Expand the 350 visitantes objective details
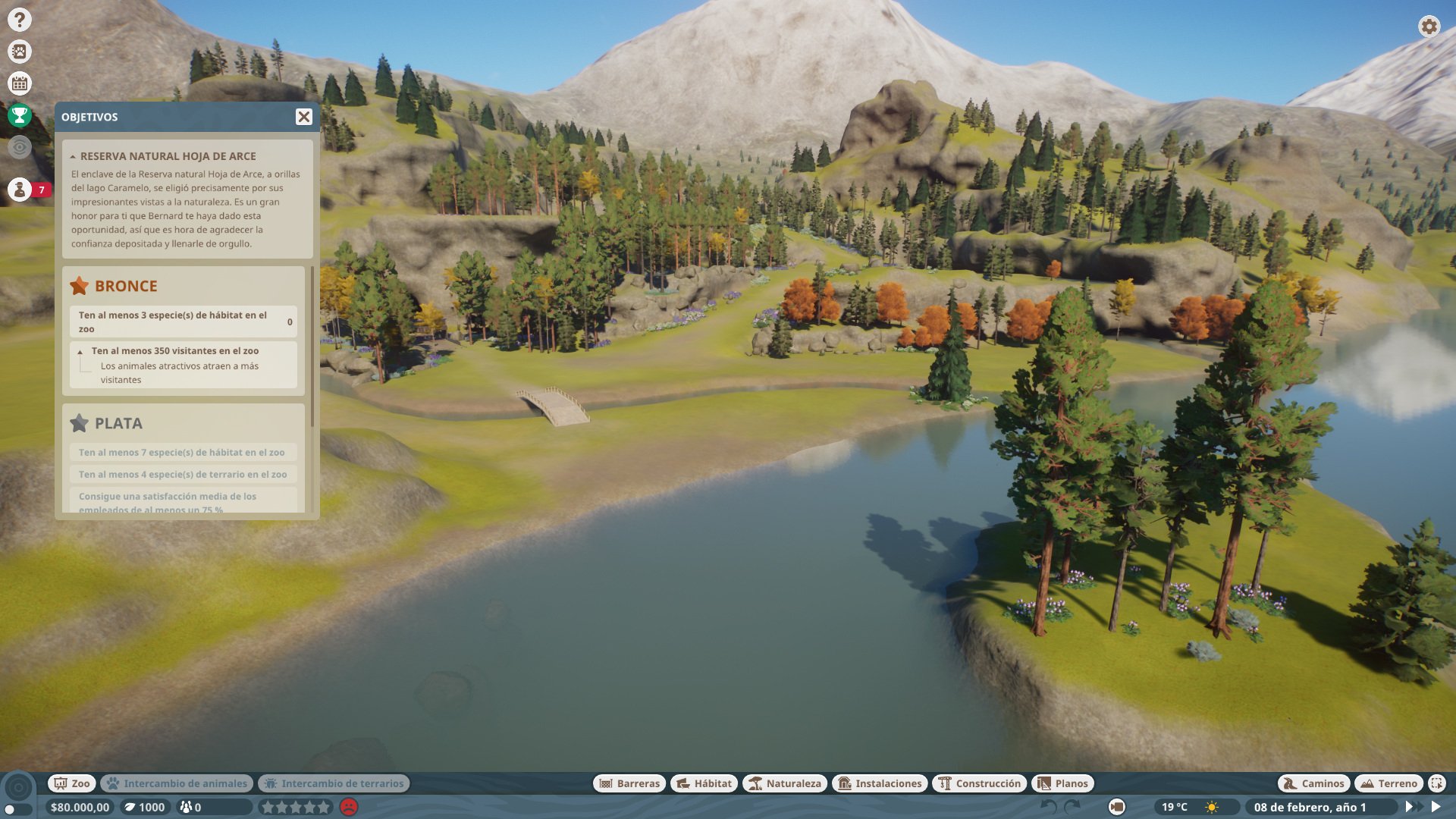The width and height of the screenshot is (1456, 819). click(80, 351)
